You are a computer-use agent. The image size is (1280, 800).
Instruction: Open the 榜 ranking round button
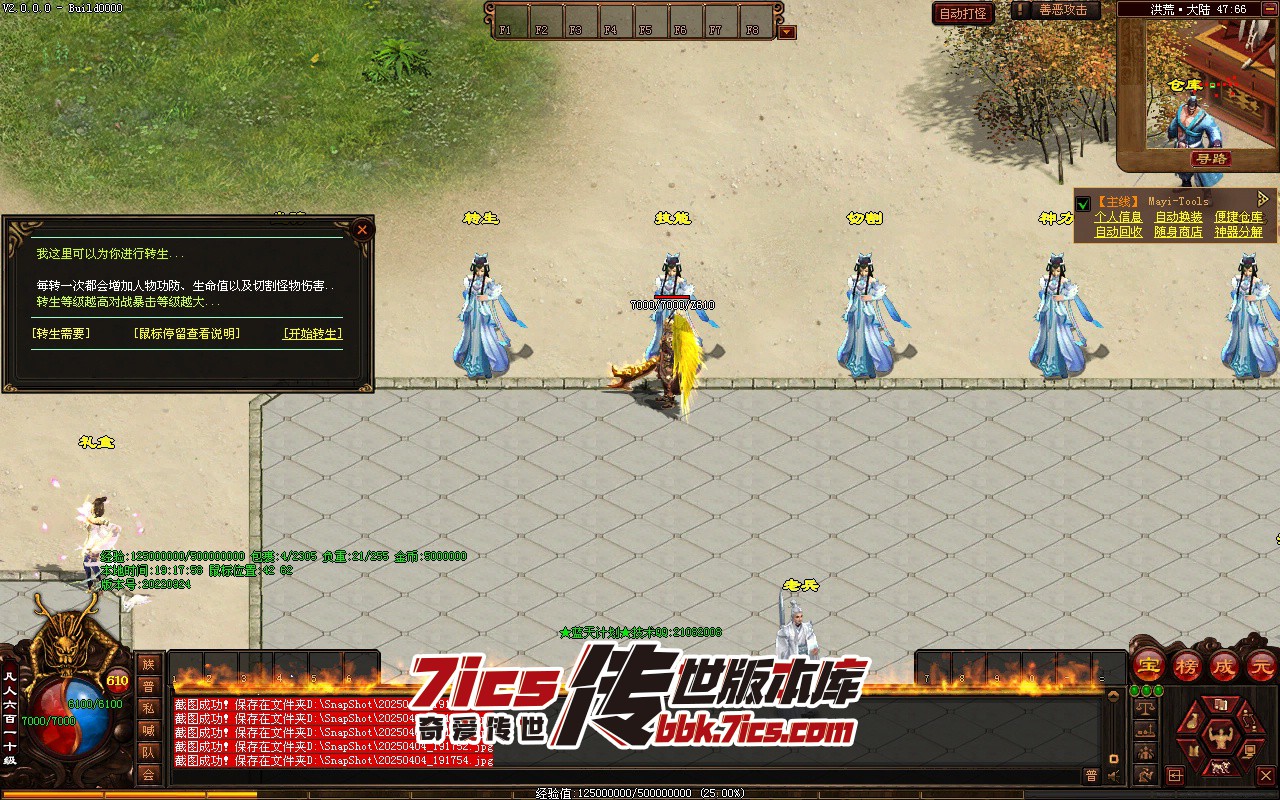pos(1187,665)
